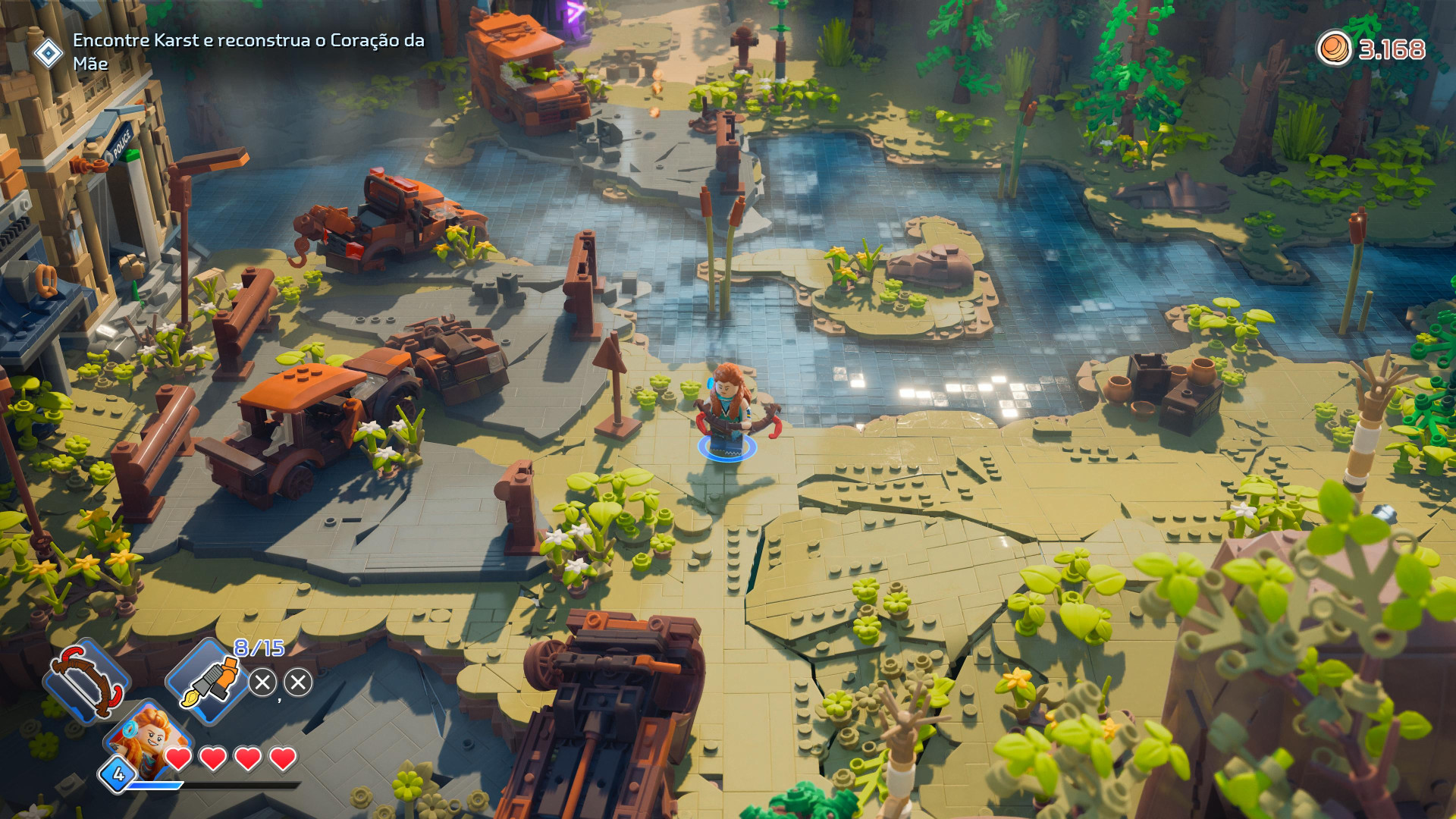This screenshot has height=819, width=1456.
Task: Click the level 4 badge
Action: point(118,774)
